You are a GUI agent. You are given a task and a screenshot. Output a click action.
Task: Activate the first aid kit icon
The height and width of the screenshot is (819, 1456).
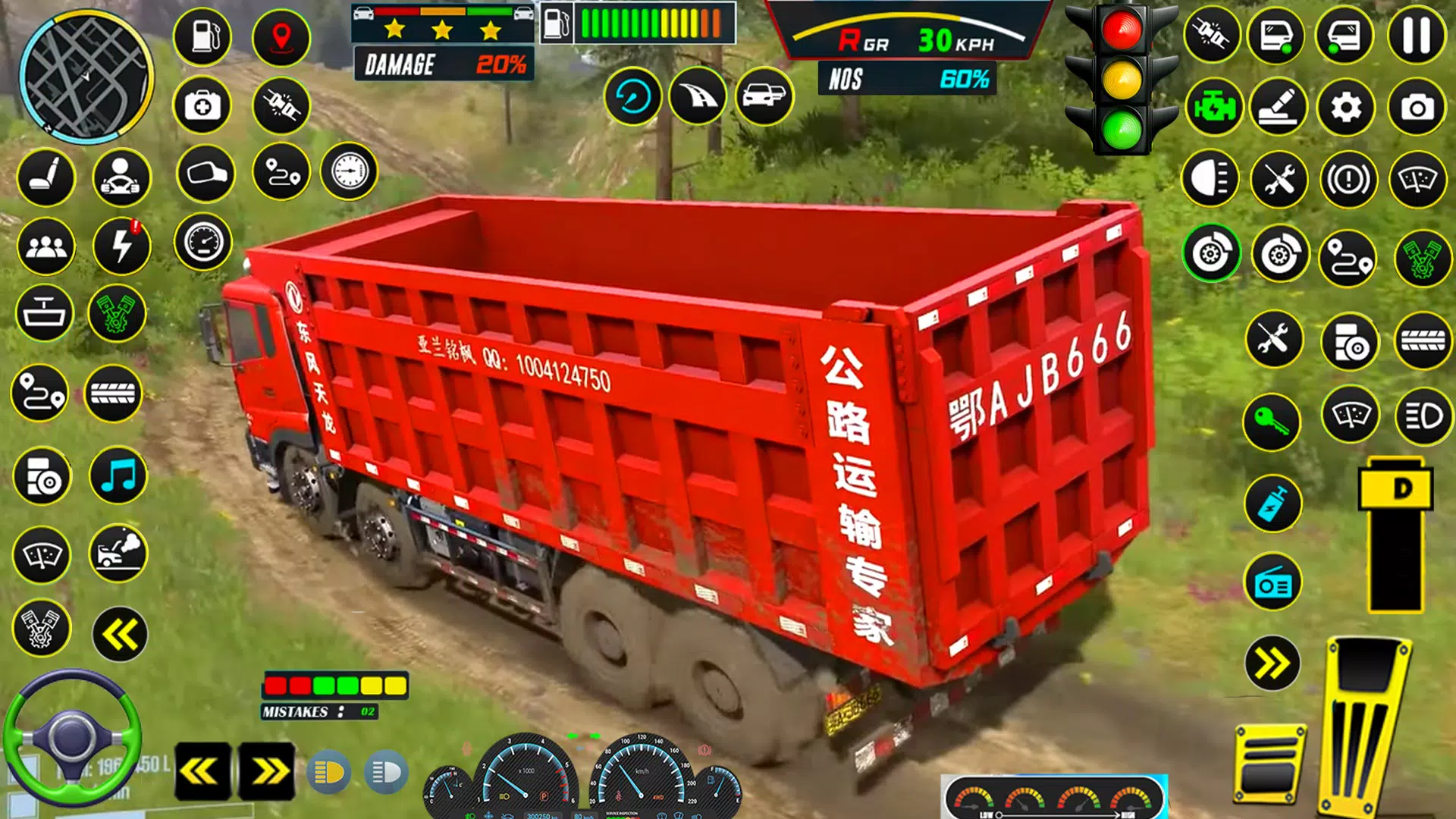203,106
